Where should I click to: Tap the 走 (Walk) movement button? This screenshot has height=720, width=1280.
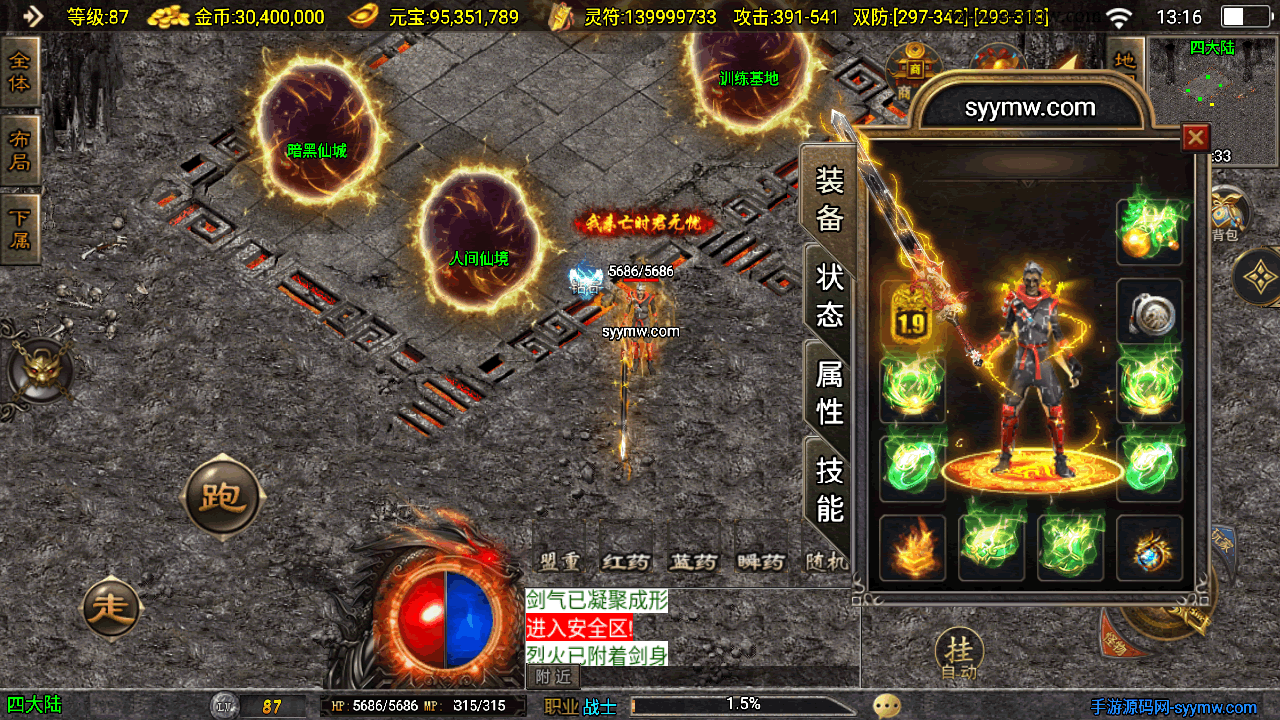coord(111,607)
